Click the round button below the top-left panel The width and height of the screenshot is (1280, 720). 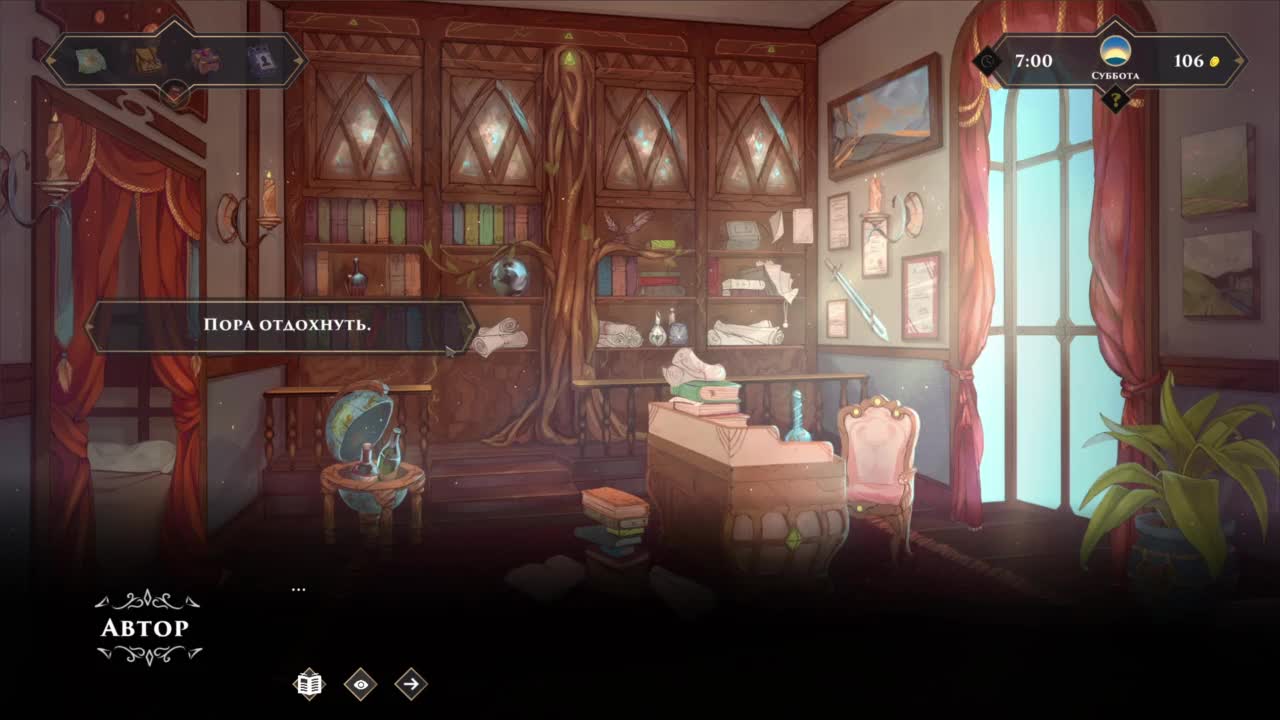pyautogui.click(x=176, y=95)
